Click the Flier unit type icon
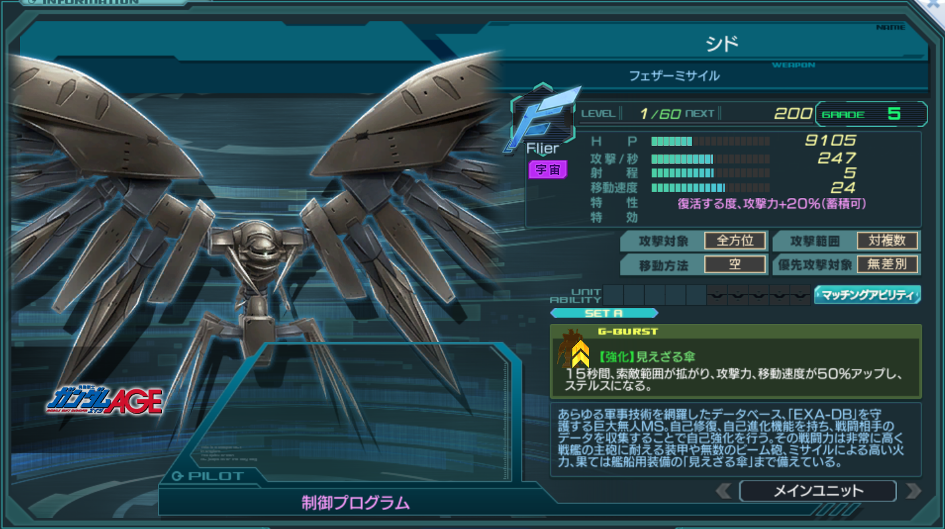Viewport: 945px width, 529px height. pos(544,122)
